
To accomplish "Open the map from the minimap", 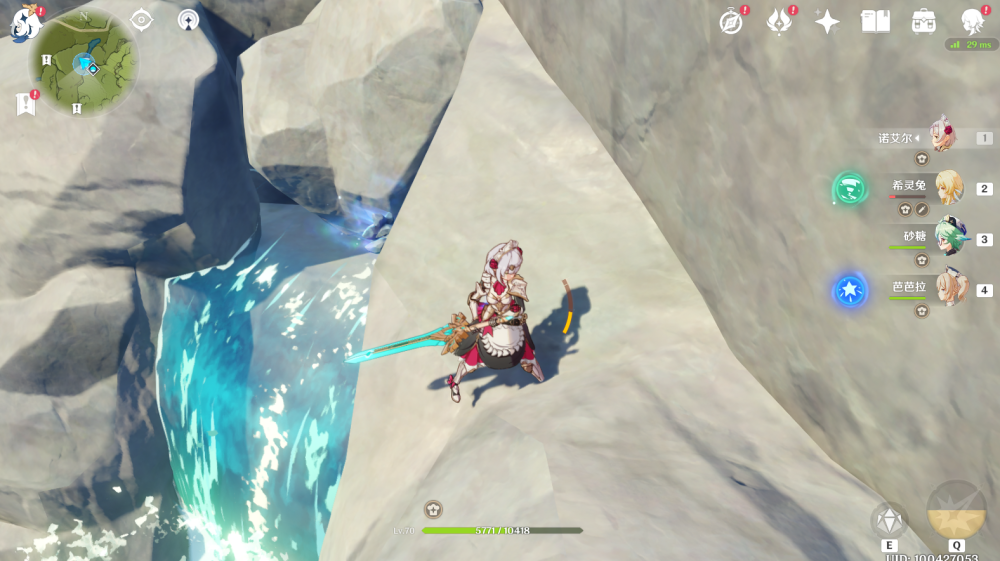I will click(x=84, y=62).
